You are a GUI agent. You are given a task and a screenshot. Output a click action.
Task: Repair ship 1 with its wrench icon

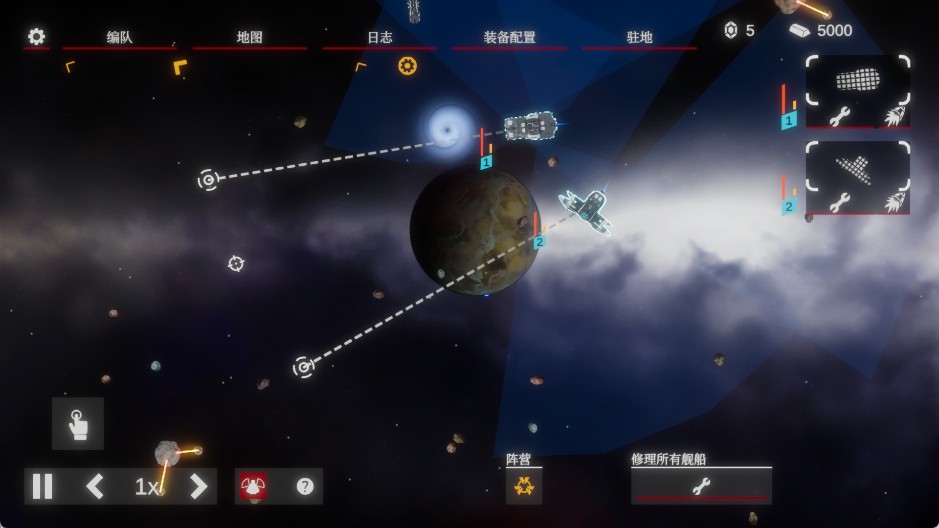tap(840, 115)
